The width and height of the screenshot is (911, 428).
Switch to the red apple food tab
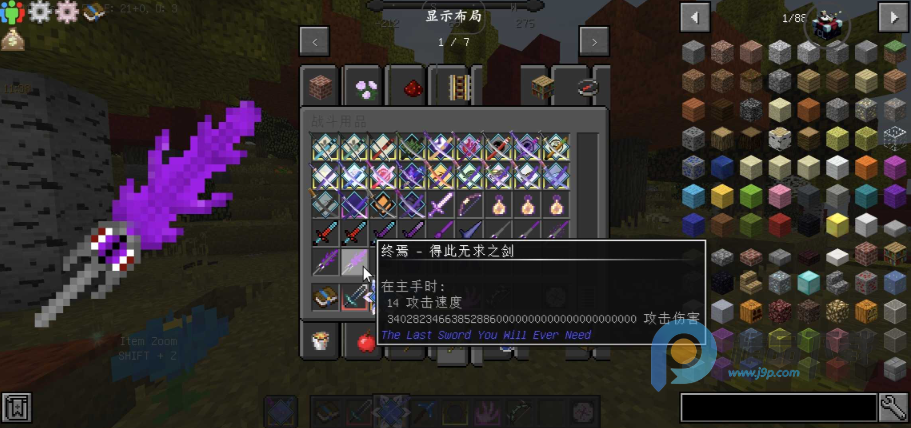click(x=364, y=342)
